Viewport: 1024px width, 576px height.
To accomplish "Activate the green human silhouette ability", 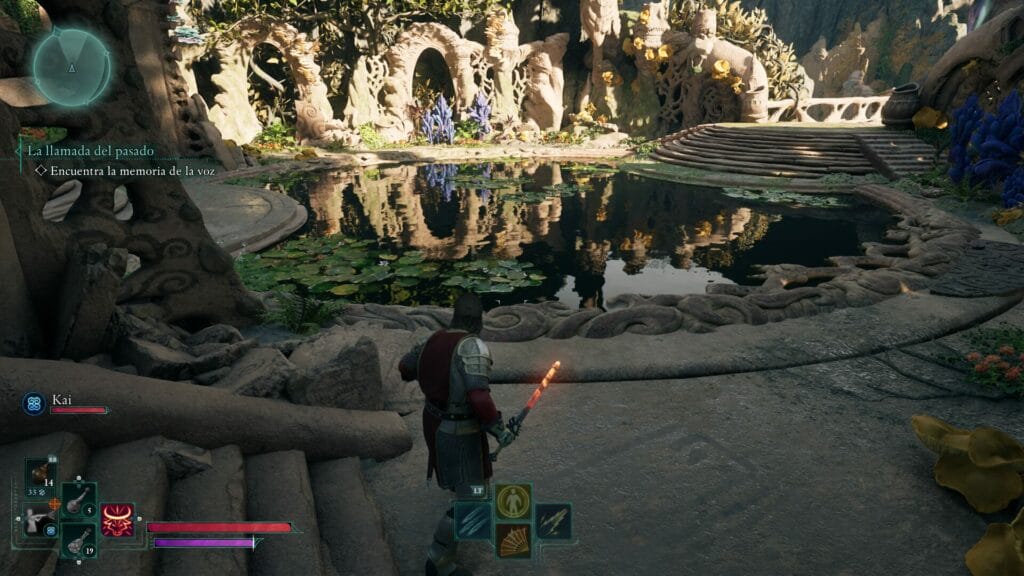I will [x=513, y=501].
